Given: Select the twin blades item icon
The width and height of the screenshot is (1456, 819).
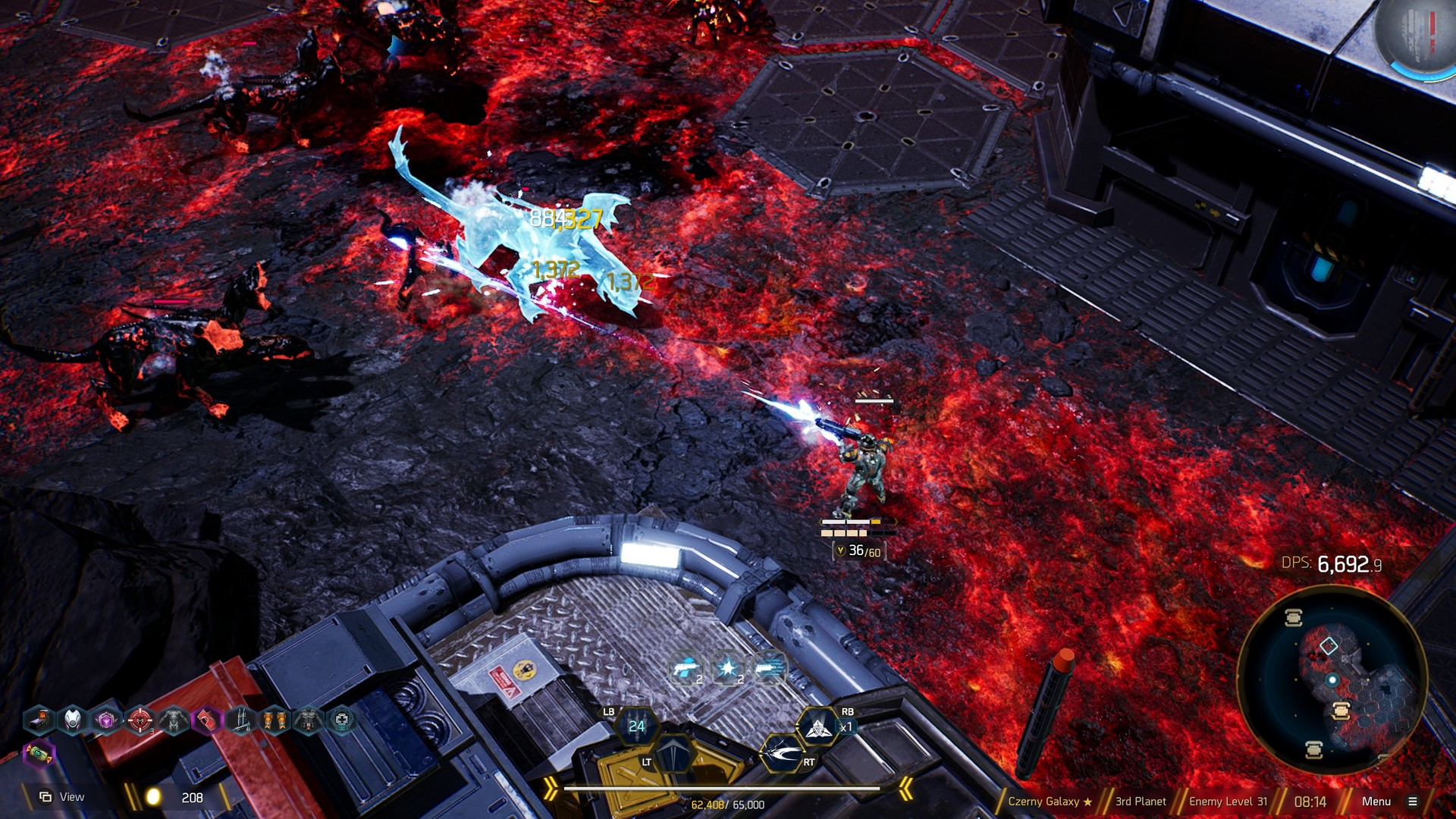Looking at the screenshot, I should pos(240,720).
